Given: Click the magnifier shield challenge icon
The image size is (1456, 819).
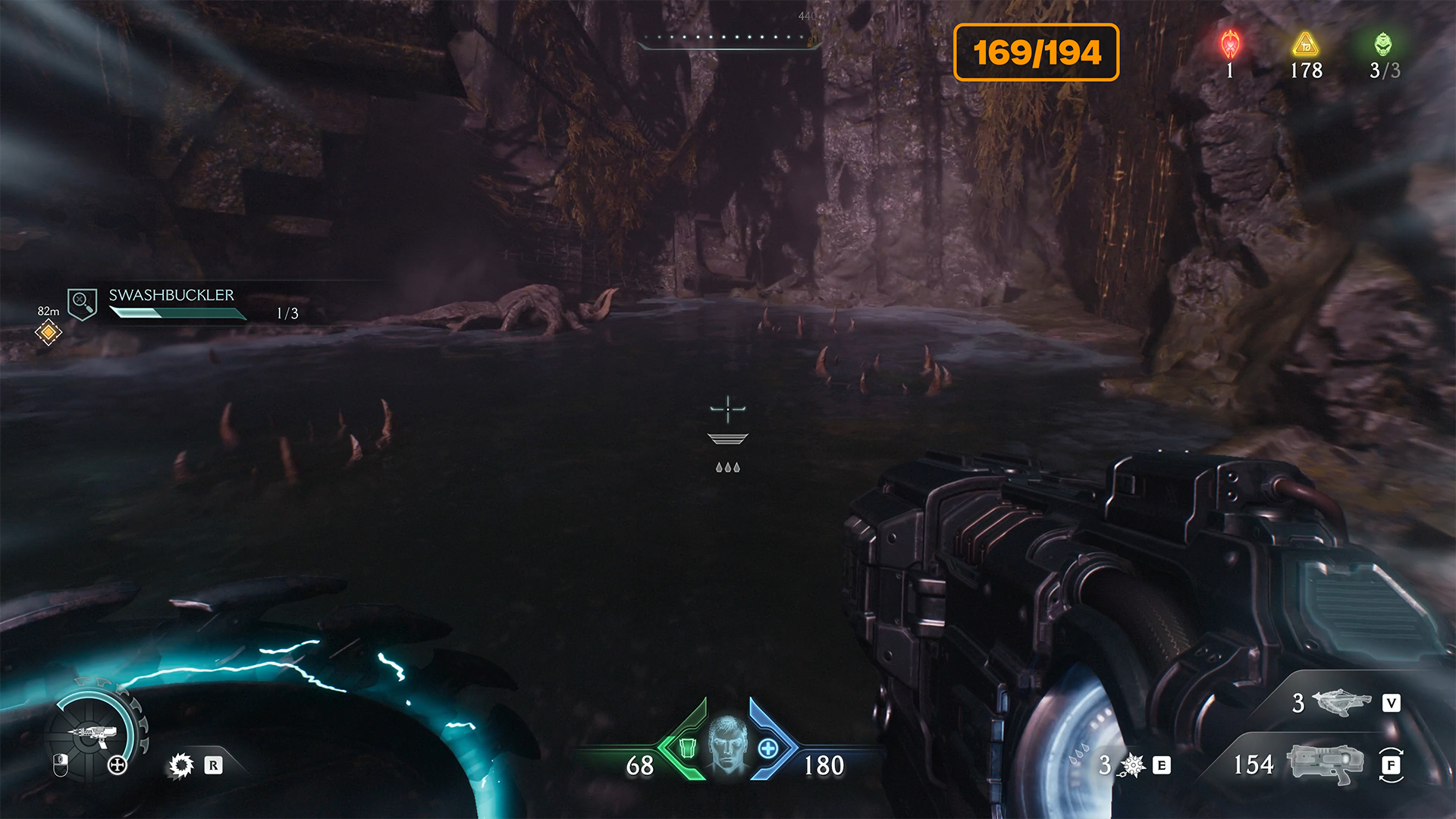Looking at the screenshot, I should [82, 303].
